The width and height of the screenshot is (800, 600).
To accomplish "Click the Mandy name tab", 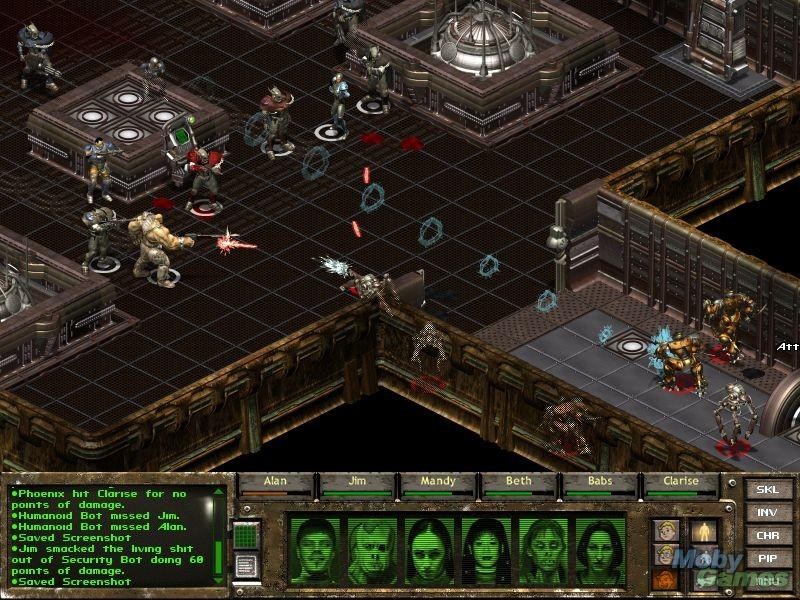I will [x=438, y=482].
